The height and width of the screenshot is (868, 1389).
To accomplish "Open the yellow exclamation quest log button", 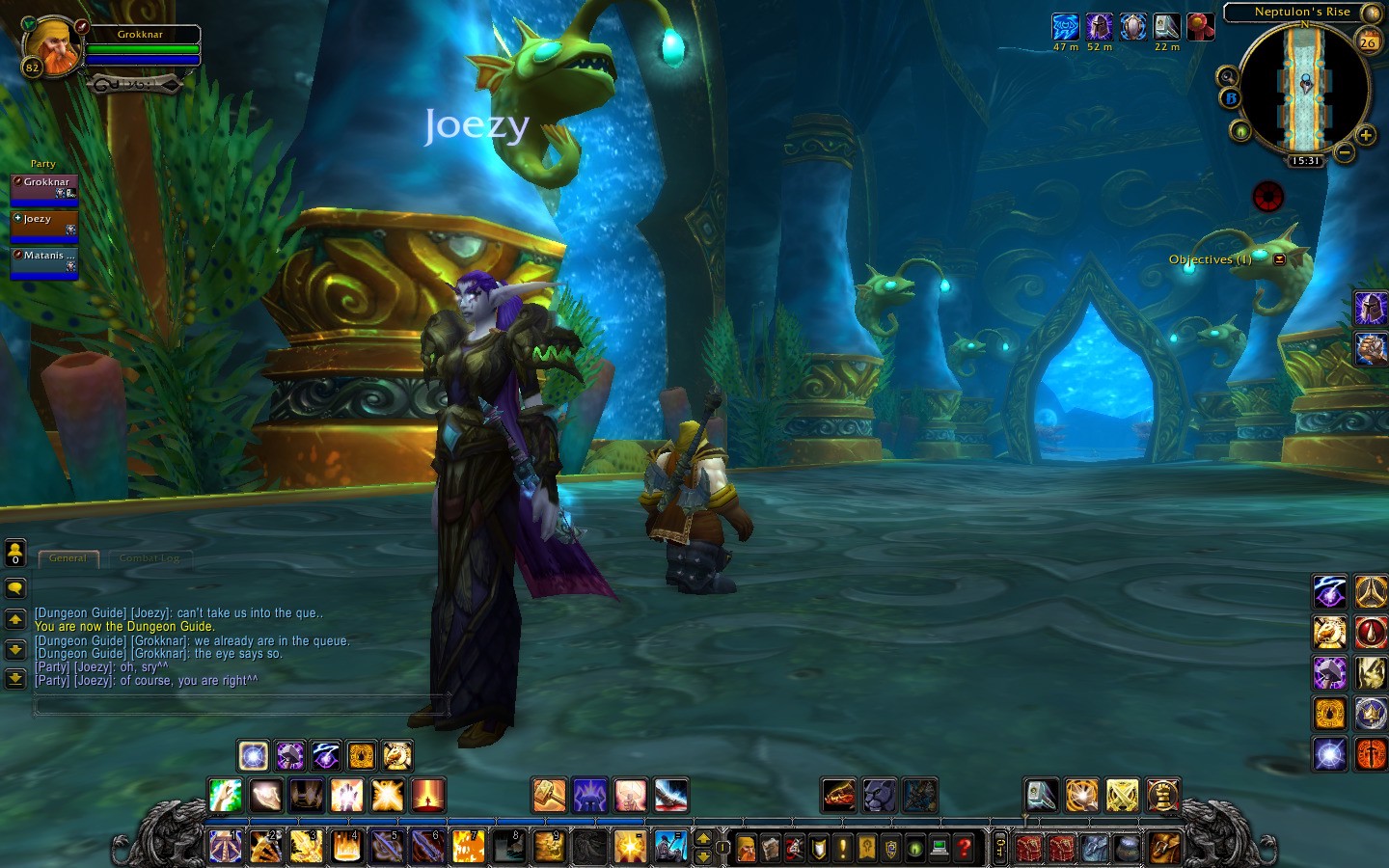I will (843, 848).
